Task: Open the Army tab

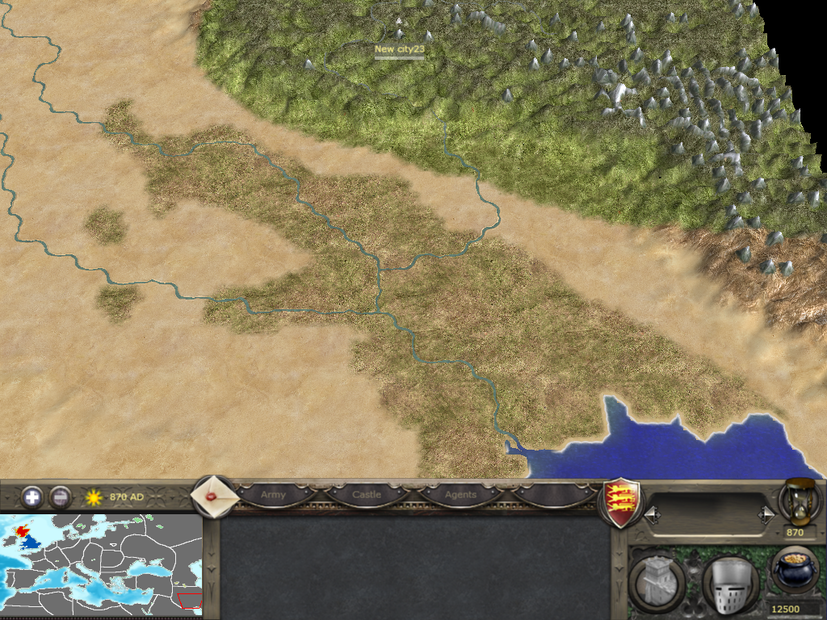Action: 273,494
